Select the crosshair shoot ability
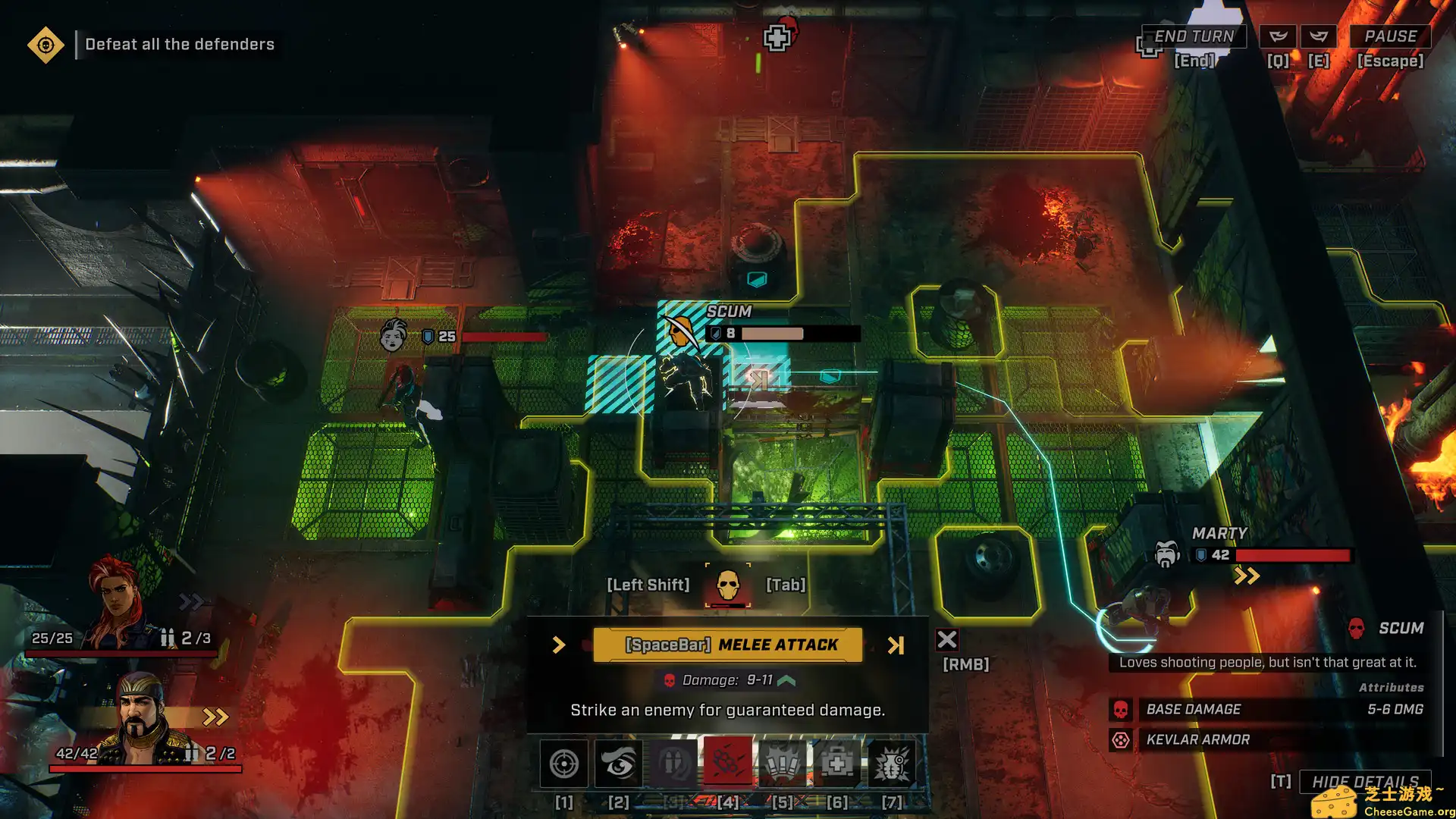Screen dimensions: 1456x819 click(563, 764)
